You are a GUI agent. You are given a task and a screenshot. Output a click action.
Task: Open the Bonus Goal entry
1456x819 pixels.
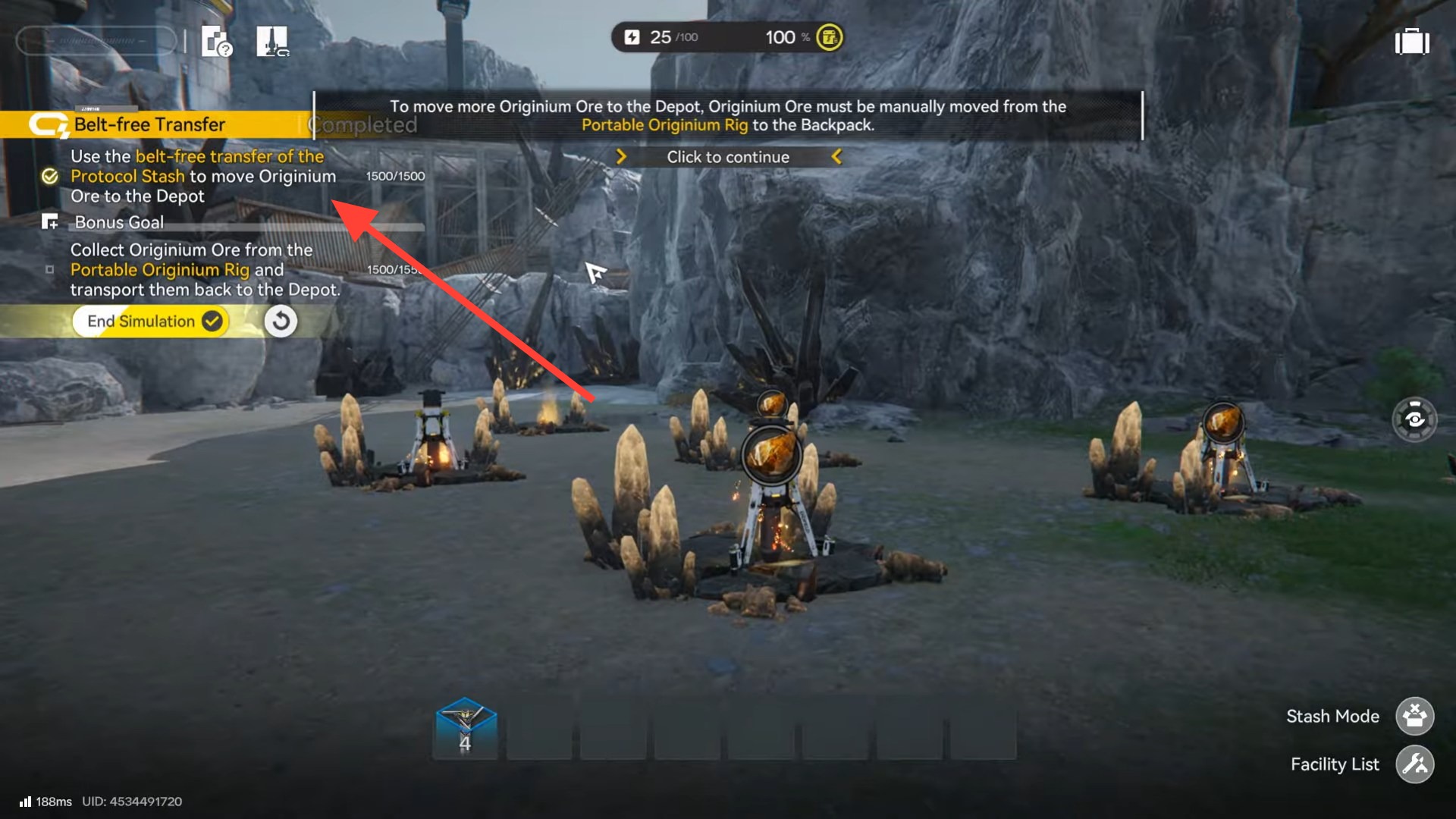tap(119, 222)
